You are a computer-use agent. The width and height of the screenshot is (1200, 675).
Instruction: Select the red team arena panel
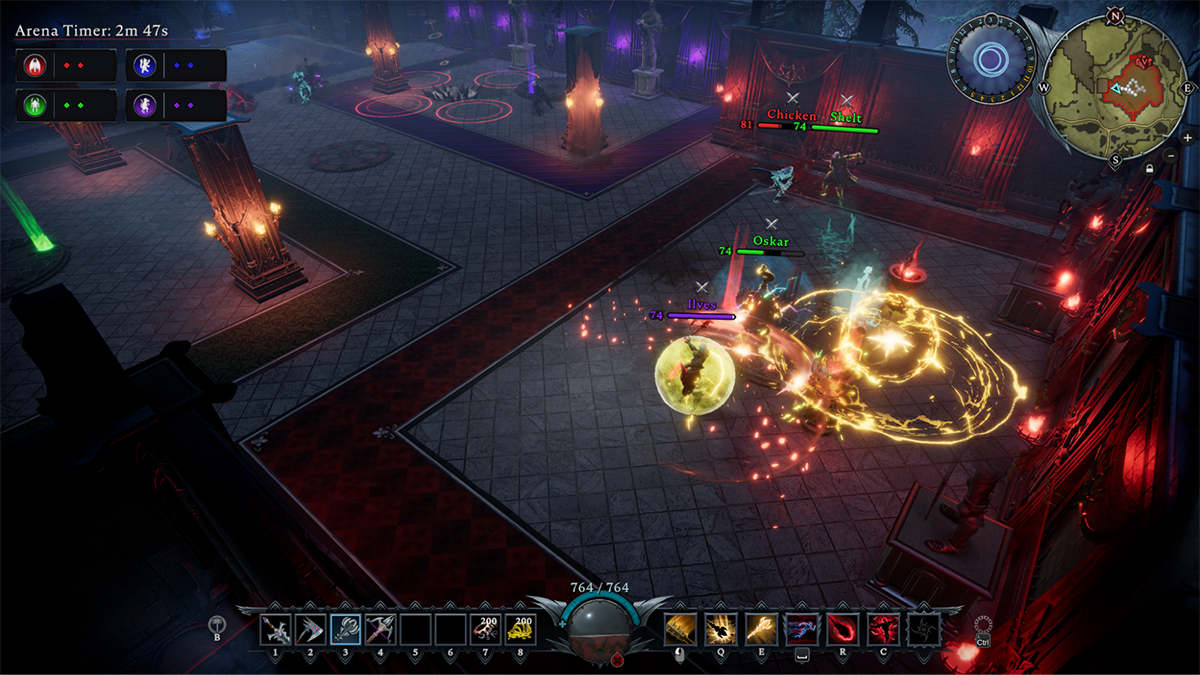(x=66, y=65)
